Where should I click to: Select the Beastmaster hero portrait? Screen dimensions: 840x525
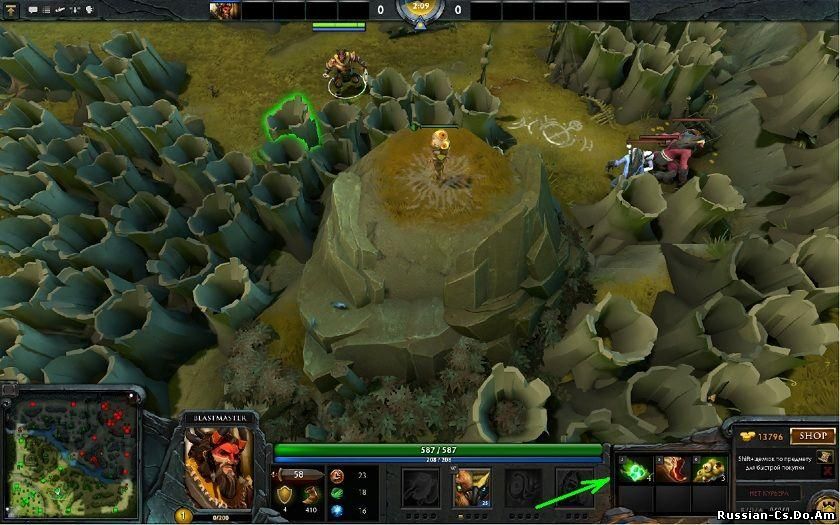pos(219,466)
